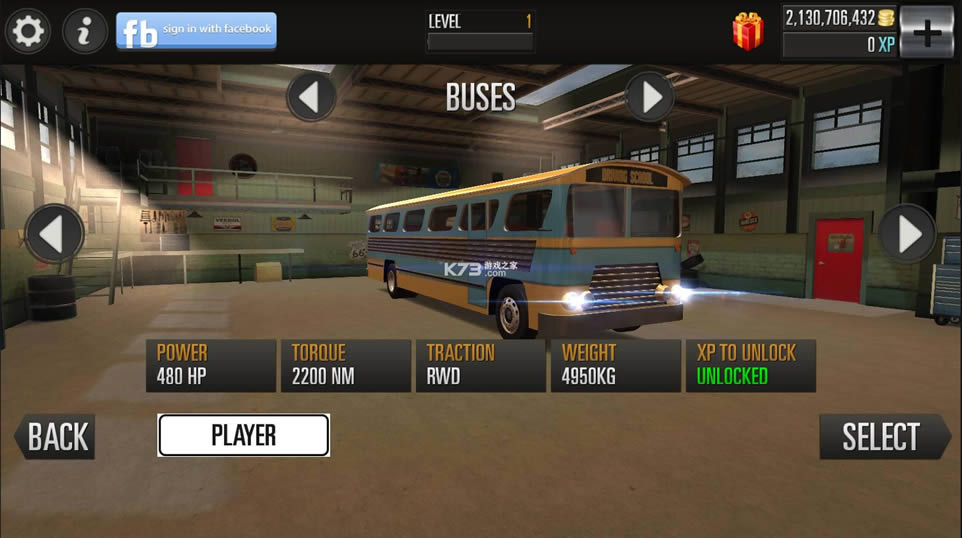Go back to the previous screen
The image size is (962, 538).
56,437
